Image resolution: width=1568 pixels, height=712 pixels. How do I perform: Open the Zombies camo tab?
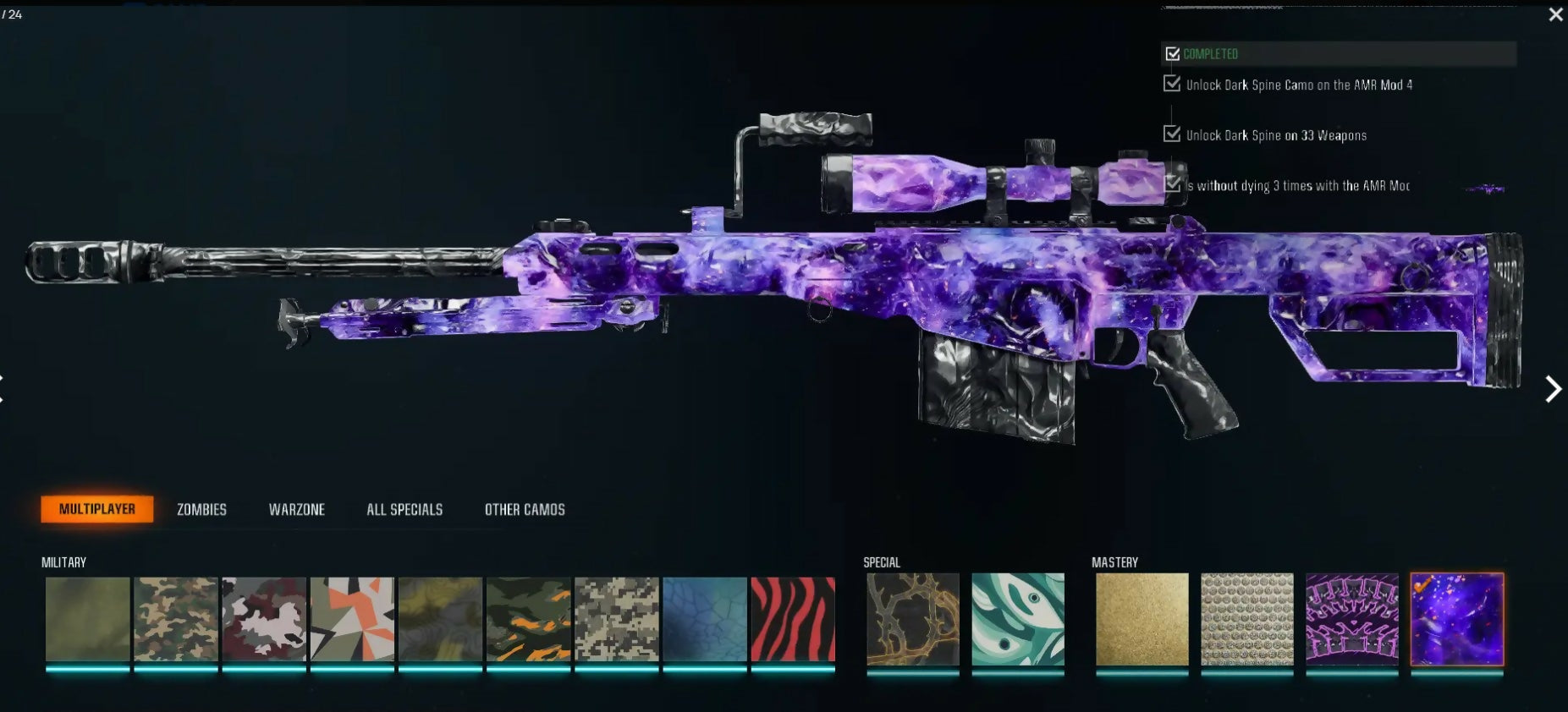tap(201, 509)
